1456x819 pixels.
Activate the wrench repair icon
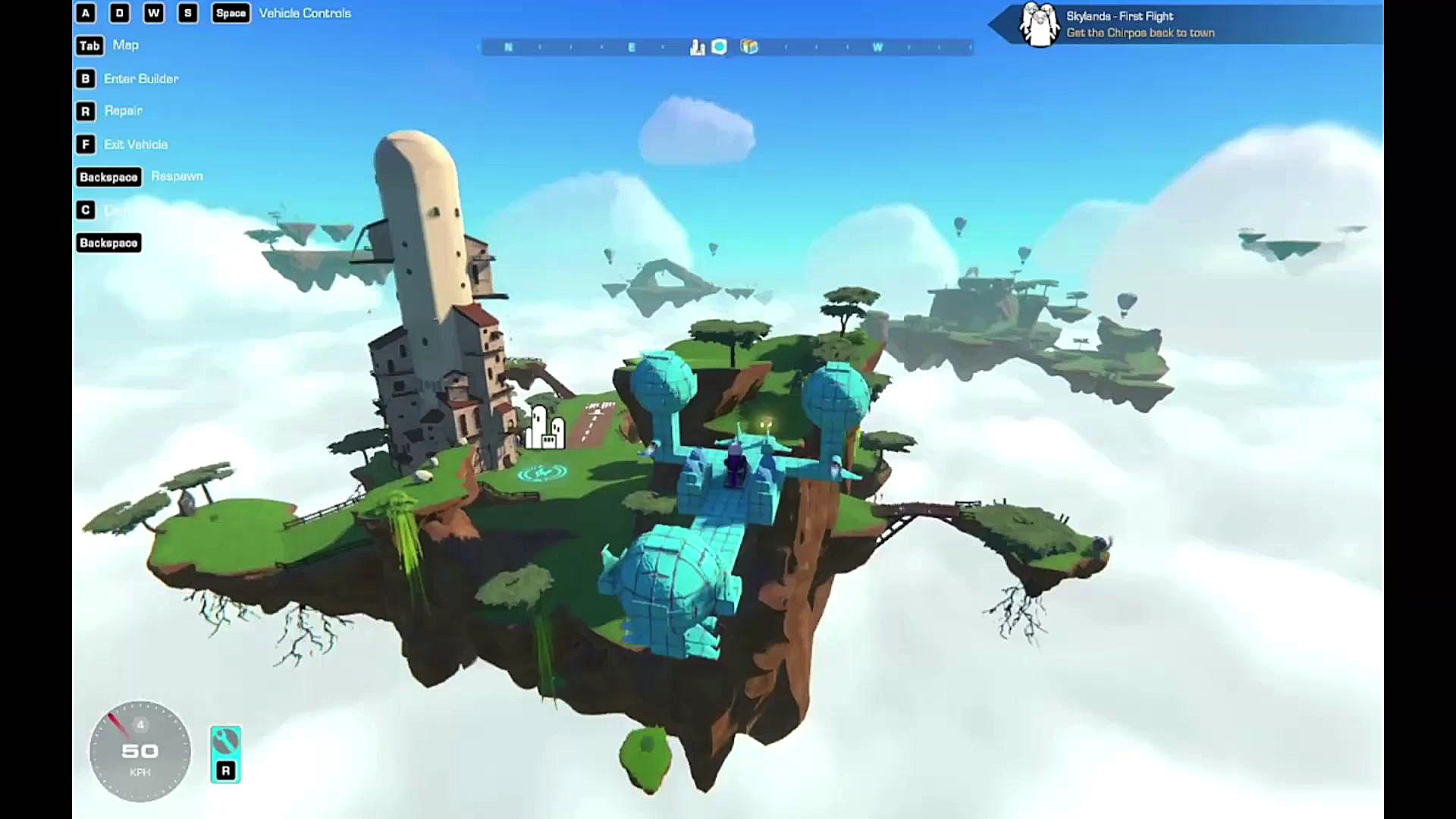click(x=225, y=741)
